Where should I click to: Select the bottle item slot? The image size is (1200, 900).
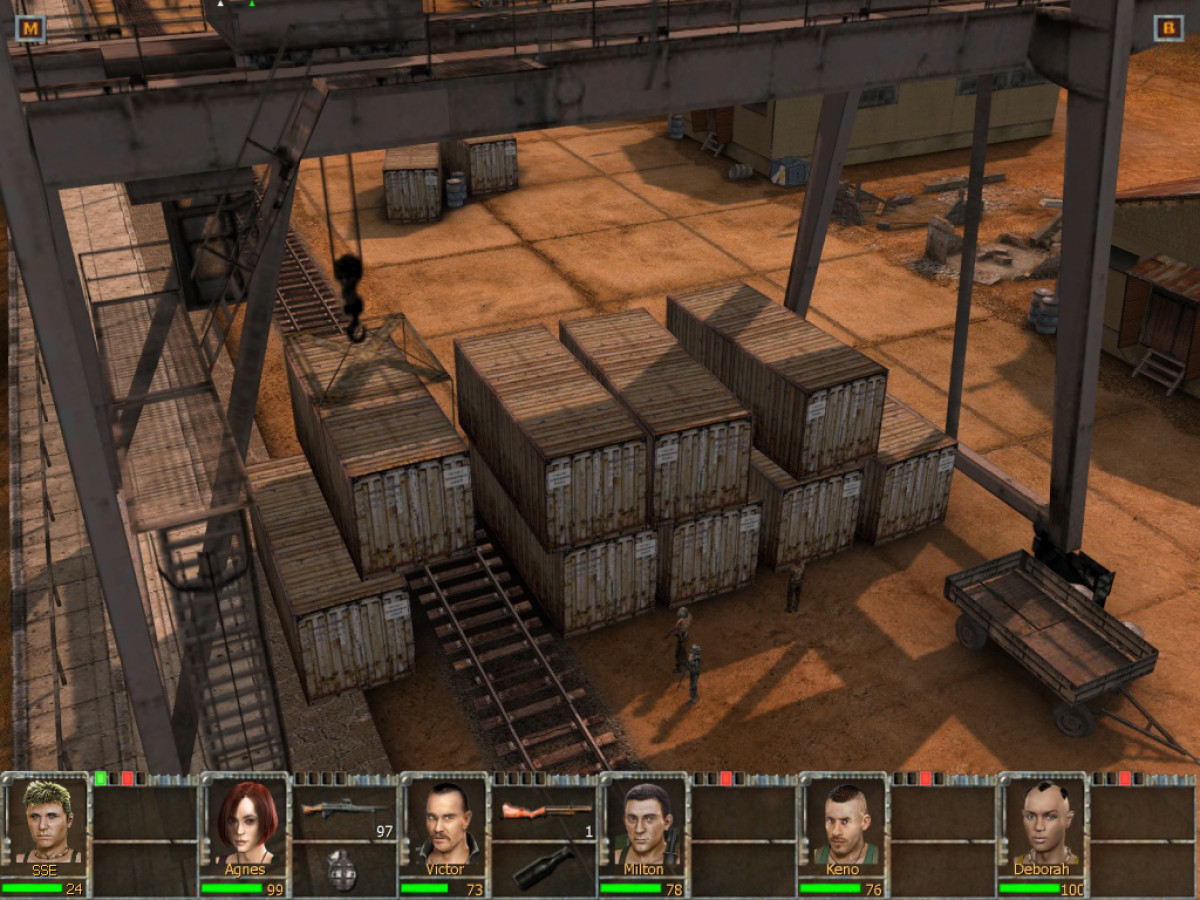(543, 868)
